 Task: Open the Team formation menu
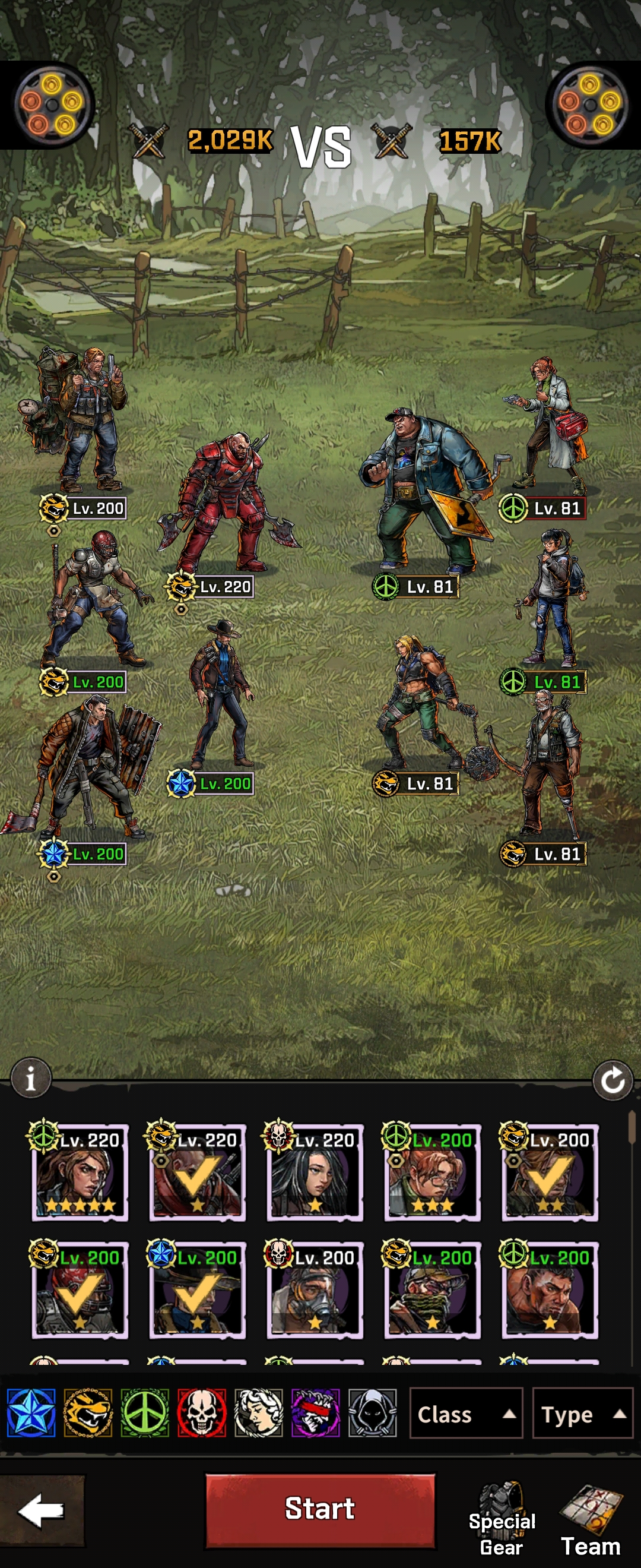pyautogui.click(x=591, y=1521)
